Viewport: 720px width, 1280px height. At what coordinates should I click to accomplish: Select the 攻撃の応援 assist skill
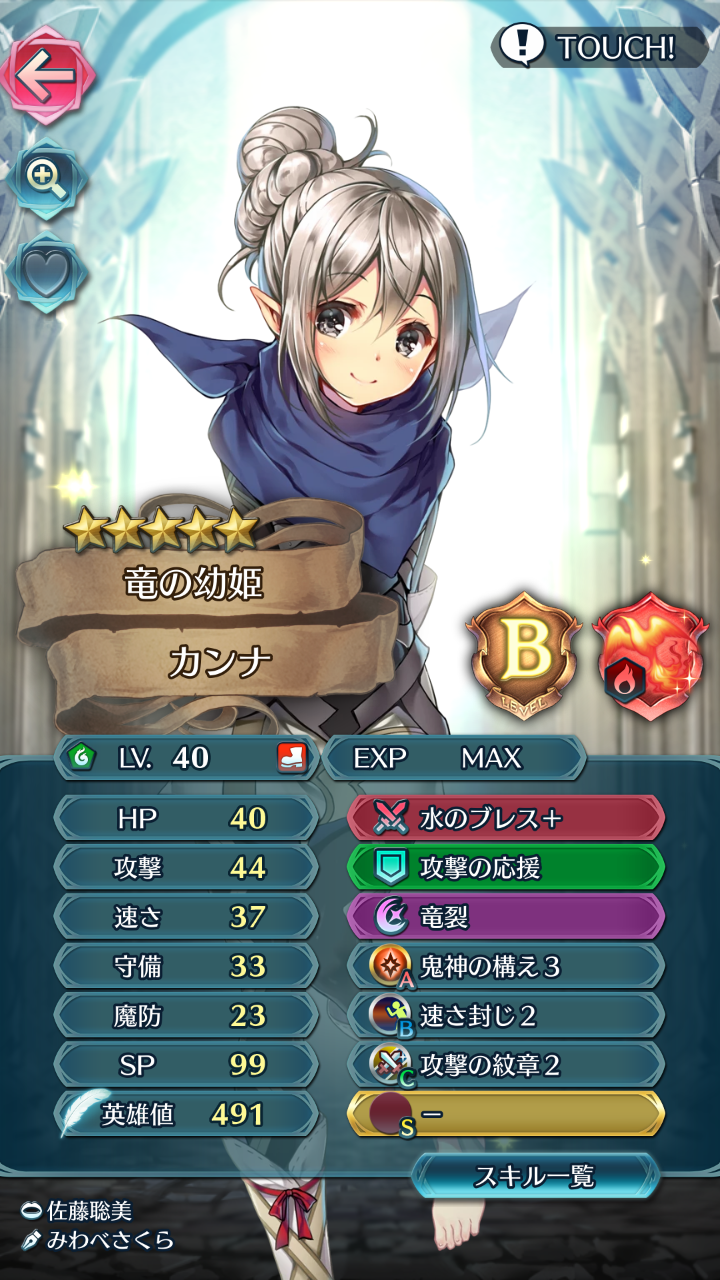[506, 868]
